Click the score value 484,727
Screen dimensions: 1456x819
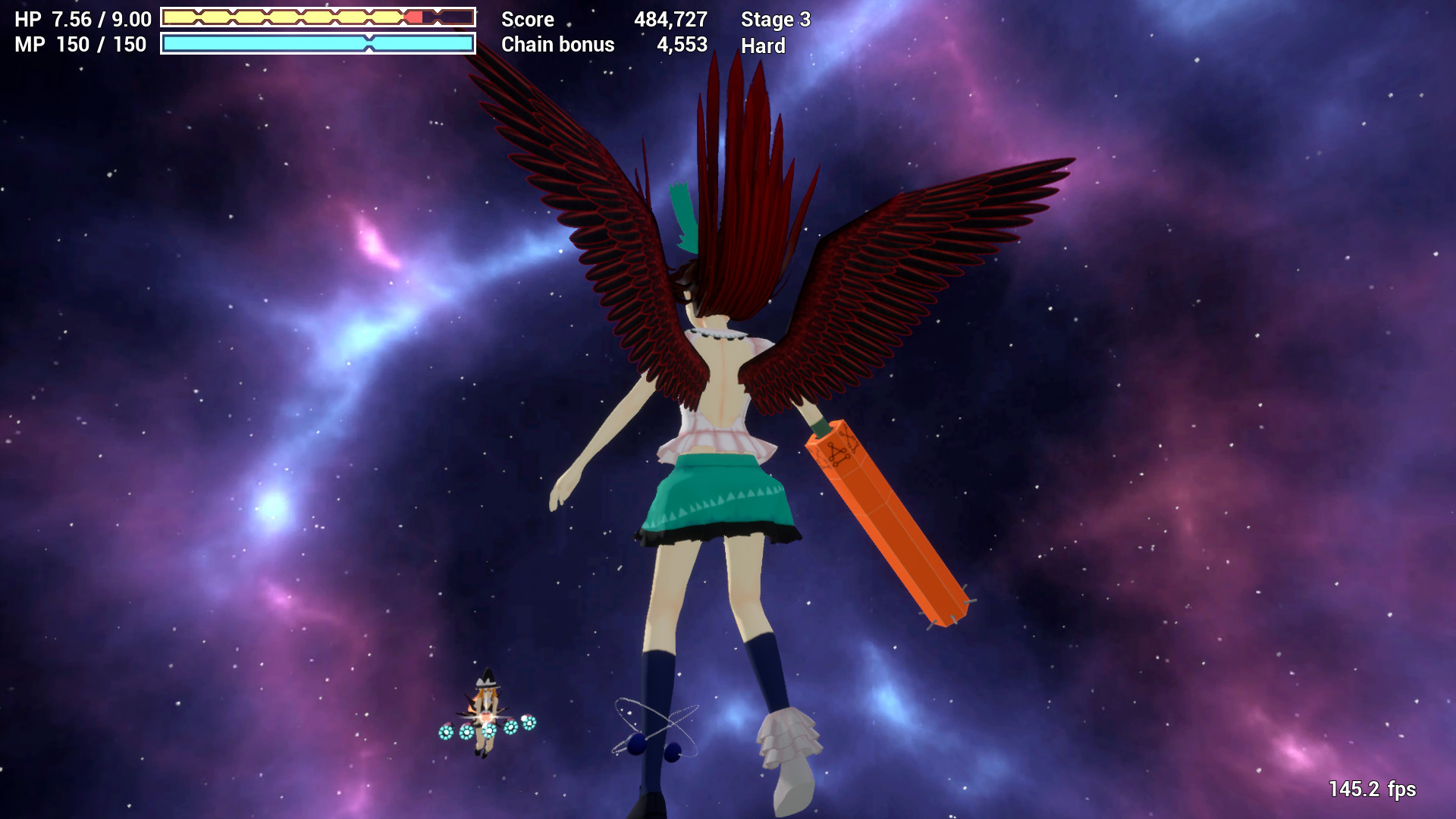coord(671,20)
